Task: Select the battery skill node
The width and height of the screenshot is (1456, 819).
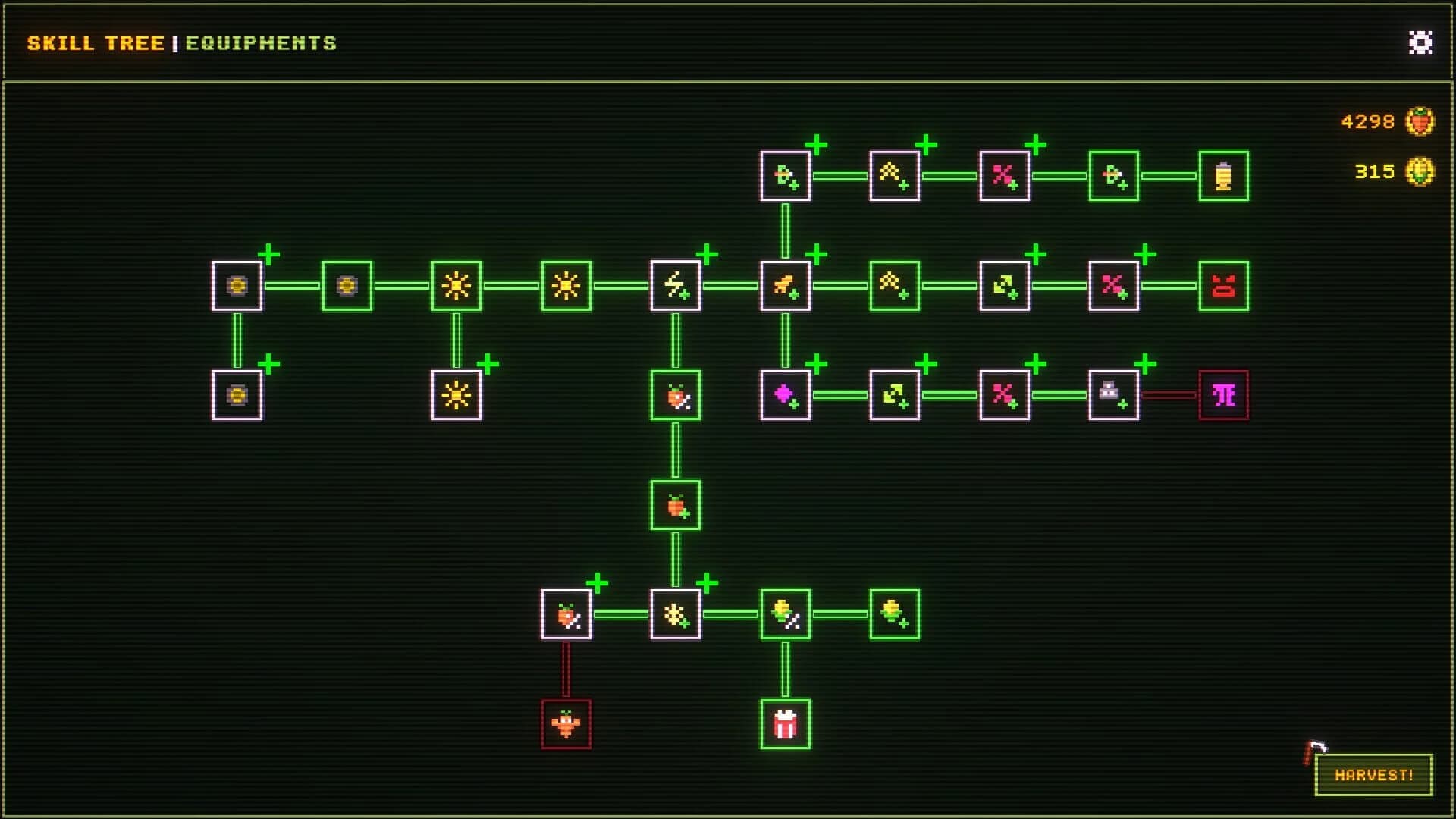Action: coord(1224,177)
